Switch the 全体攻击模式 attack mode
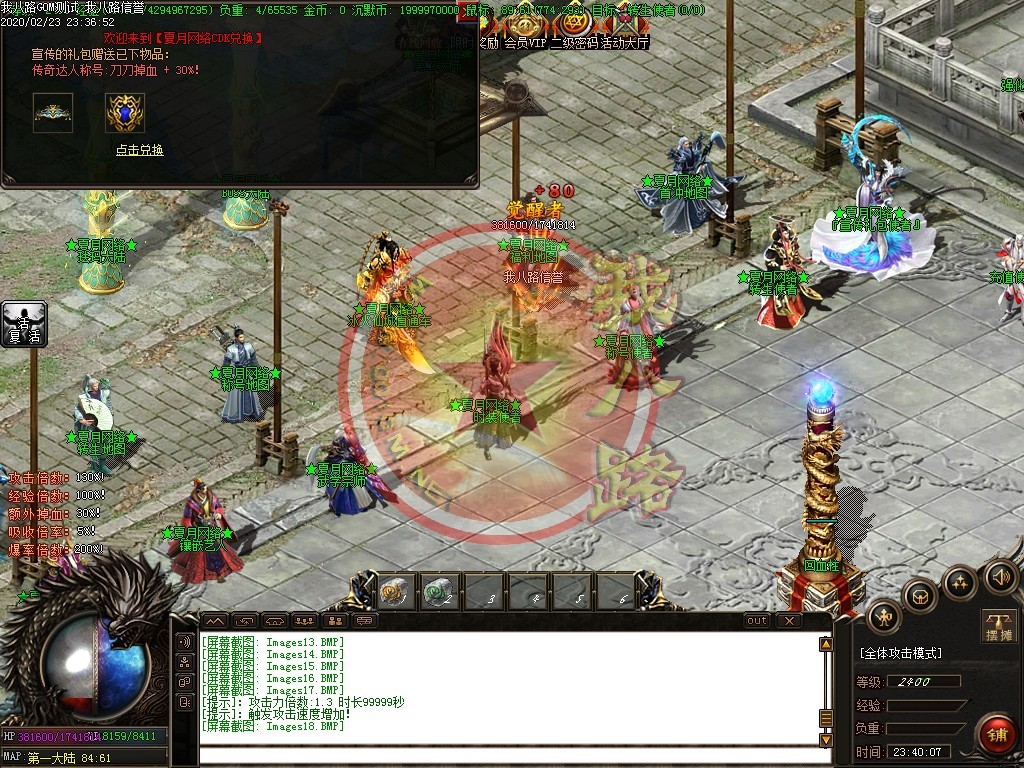 900,653
